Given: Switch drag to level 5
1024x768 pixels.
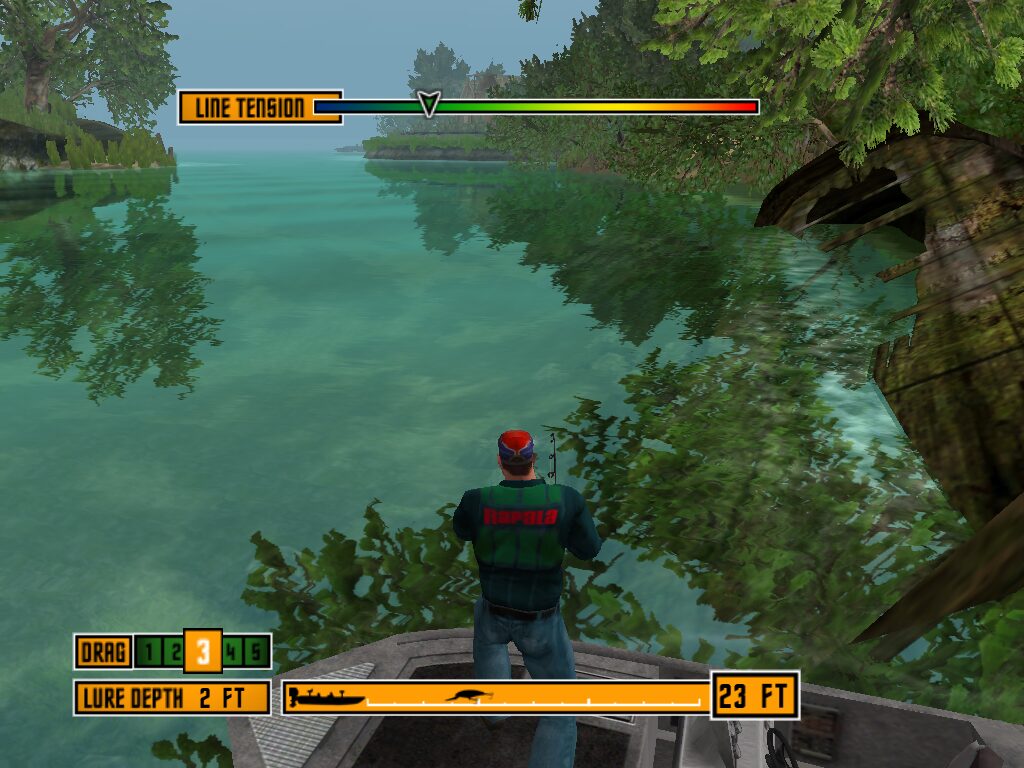Looking at the screenshot, I should pyautogui.click(x=256, y=653).
